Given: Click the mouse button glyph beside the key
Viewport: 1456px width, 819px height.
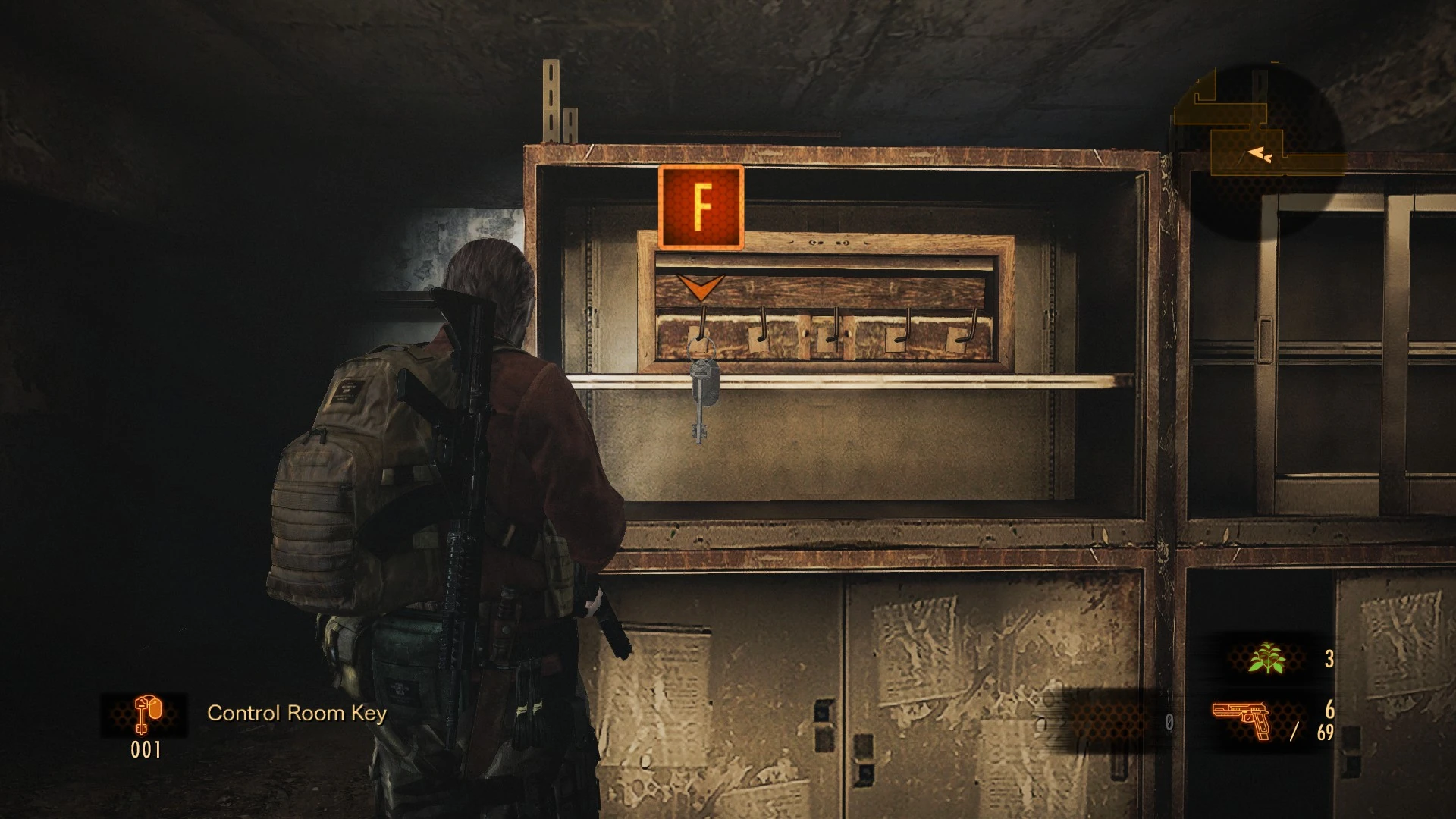Looking at the screenshot, I should (x=155, y=707).
